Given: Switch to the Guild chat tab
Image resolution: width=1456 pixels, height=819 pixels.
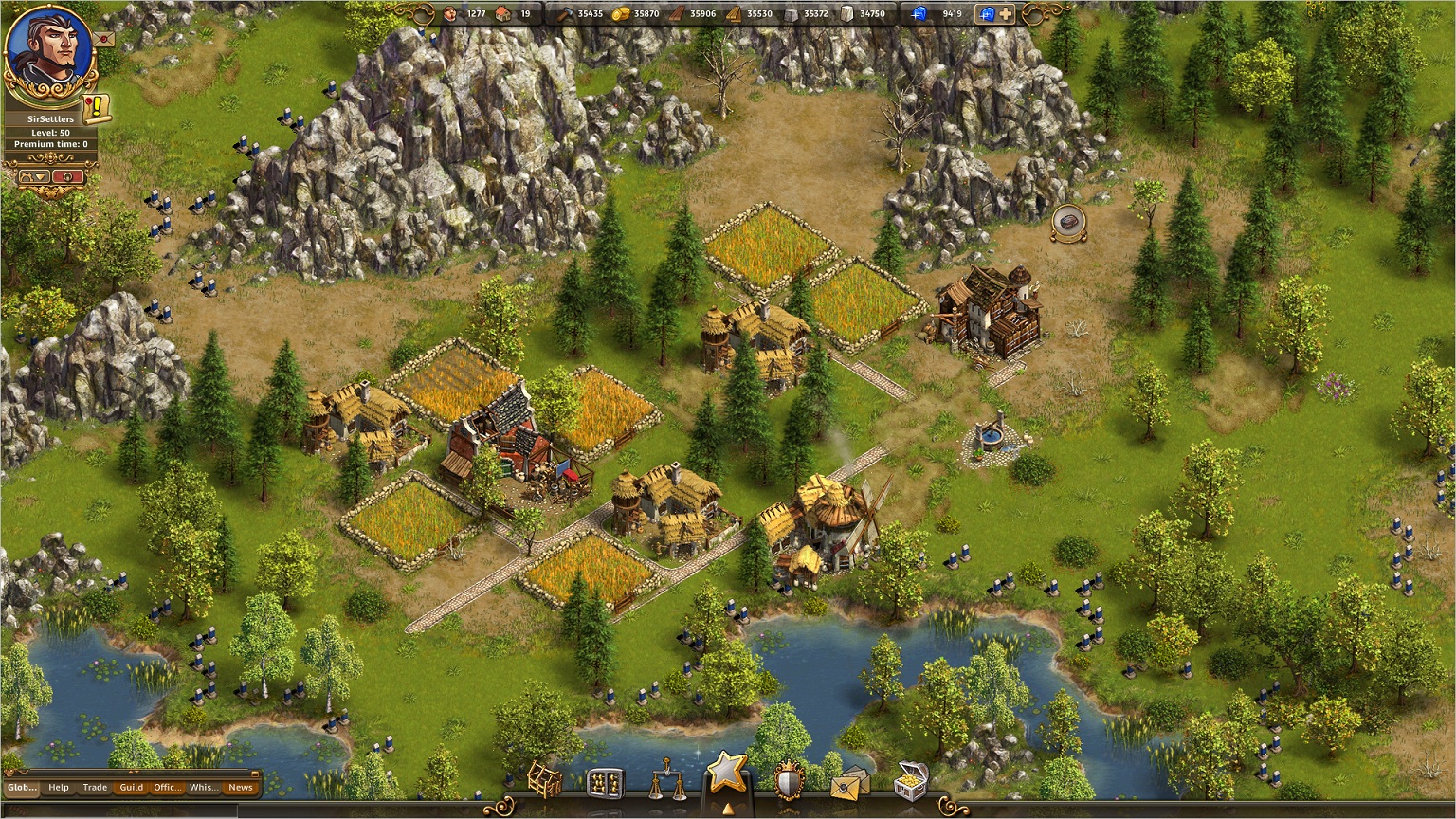Looking at the screenshot, I should click(131, 787).
